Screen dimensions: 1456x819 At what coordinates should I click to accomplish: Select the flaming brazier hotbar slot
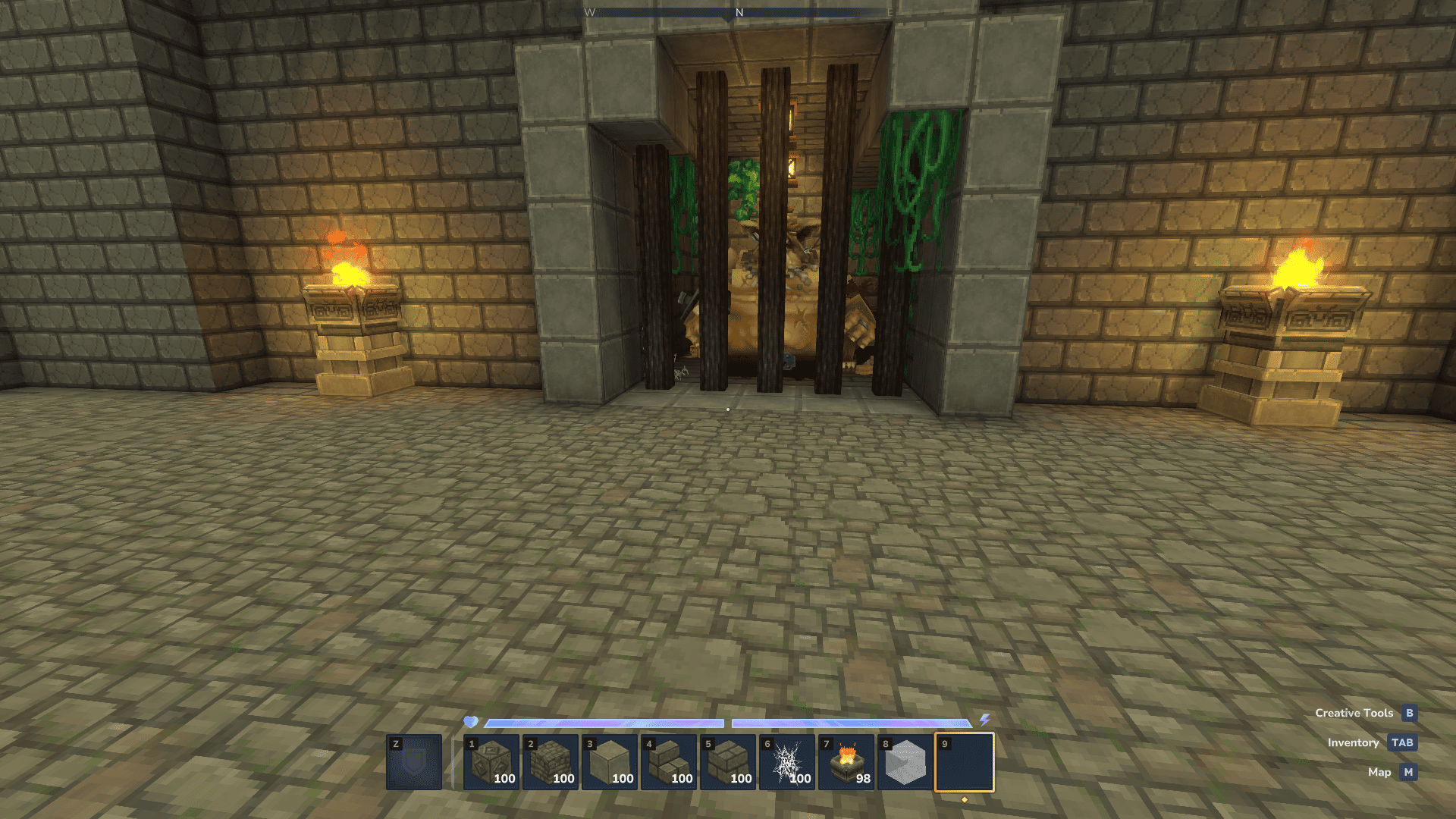point(846,762)
